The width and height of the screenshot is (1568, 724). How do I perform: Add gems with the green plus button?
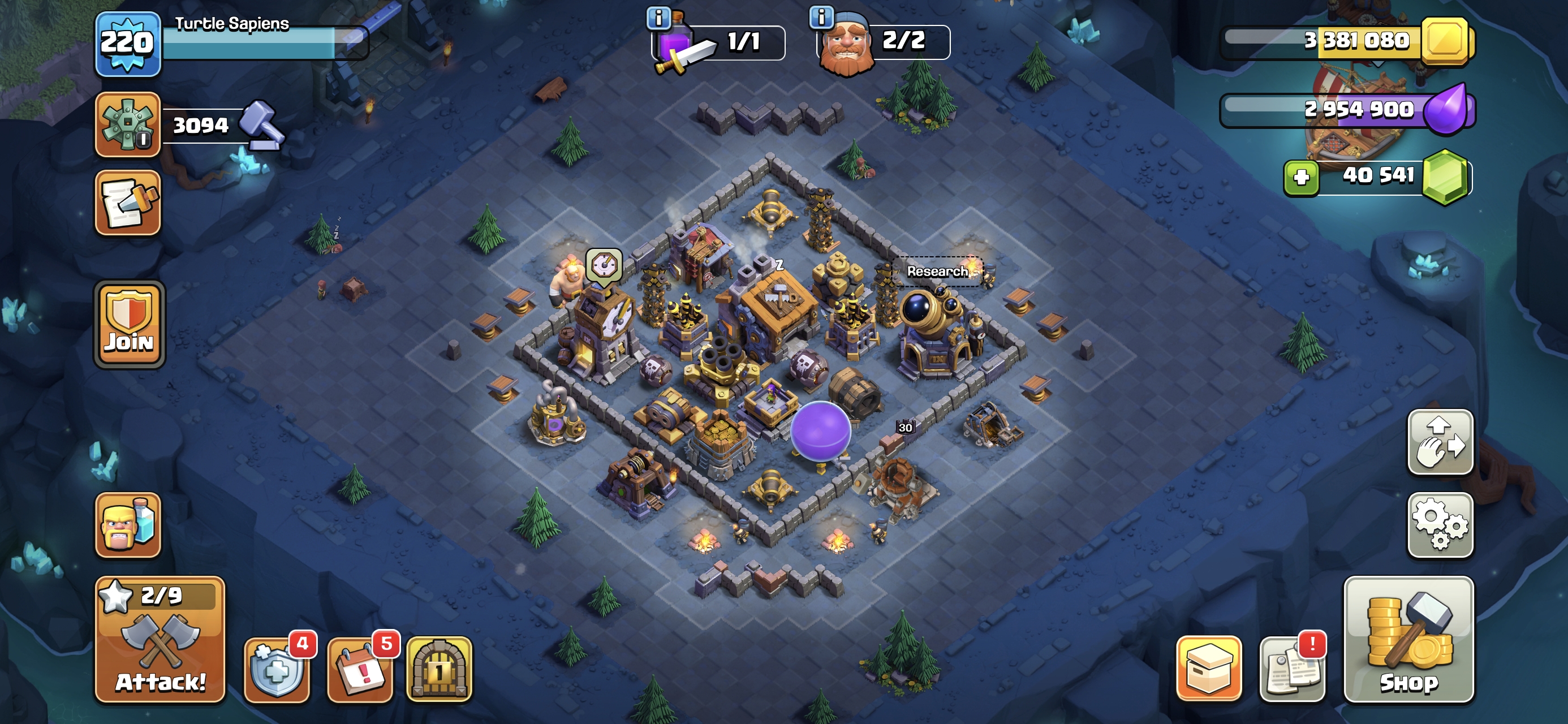point(1302,177)
